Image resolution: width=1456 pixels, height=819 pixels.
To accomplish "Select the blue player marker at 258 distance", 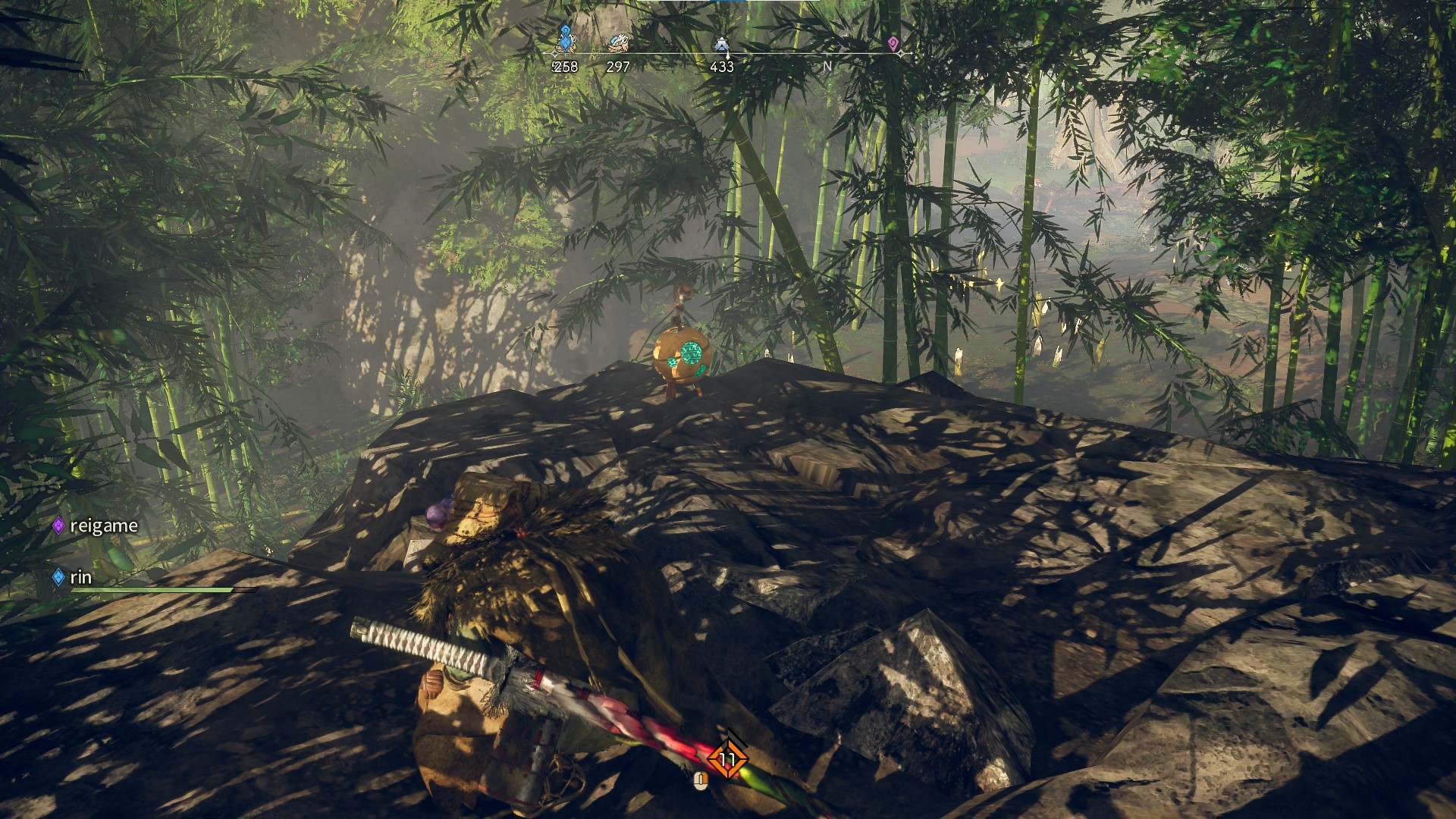I will click(x=564, y=39).
